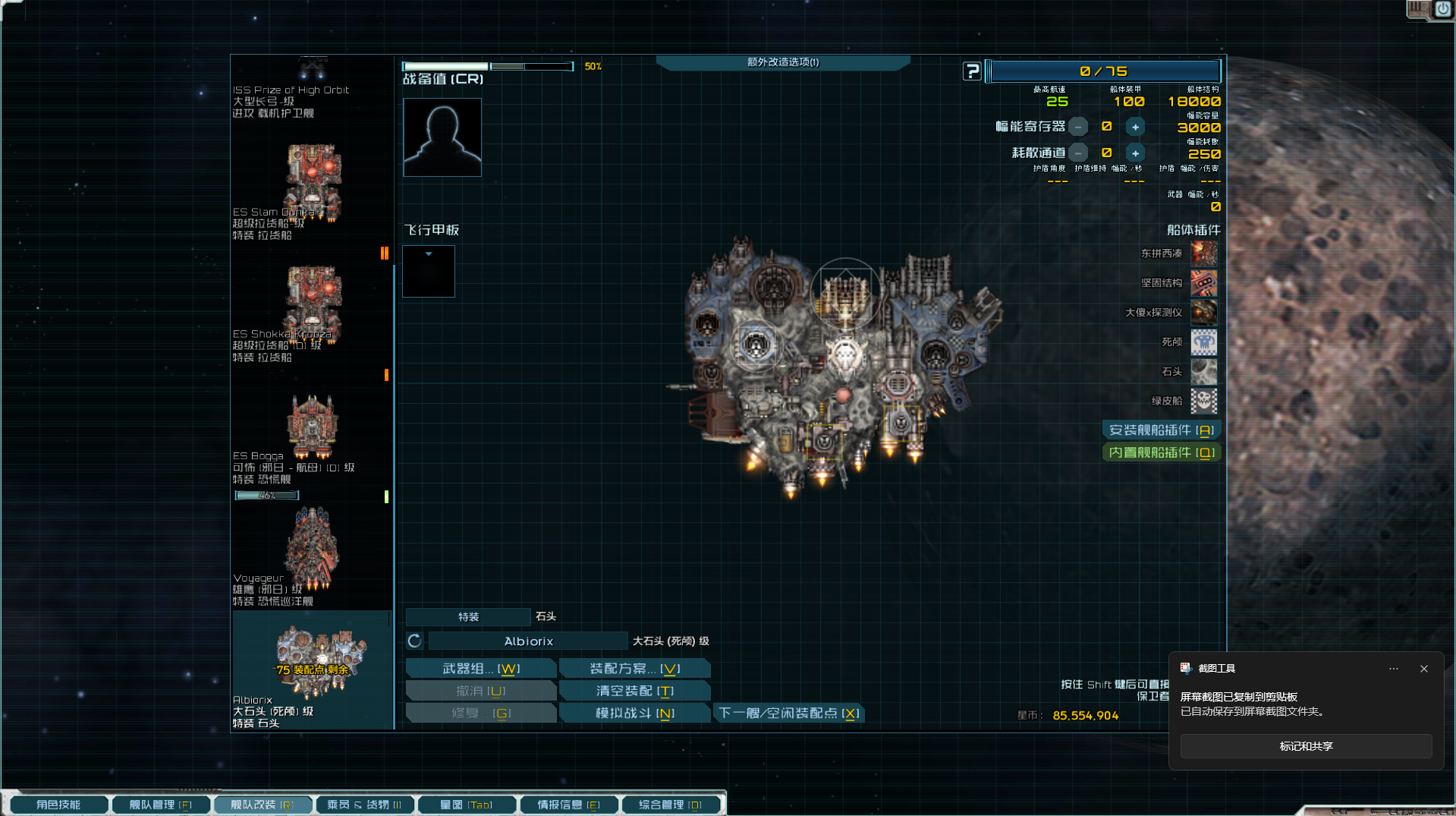This screenshot has width=1456, height=816.
Task: Switch to 角色技能 character skills tab
Action: 58,805
